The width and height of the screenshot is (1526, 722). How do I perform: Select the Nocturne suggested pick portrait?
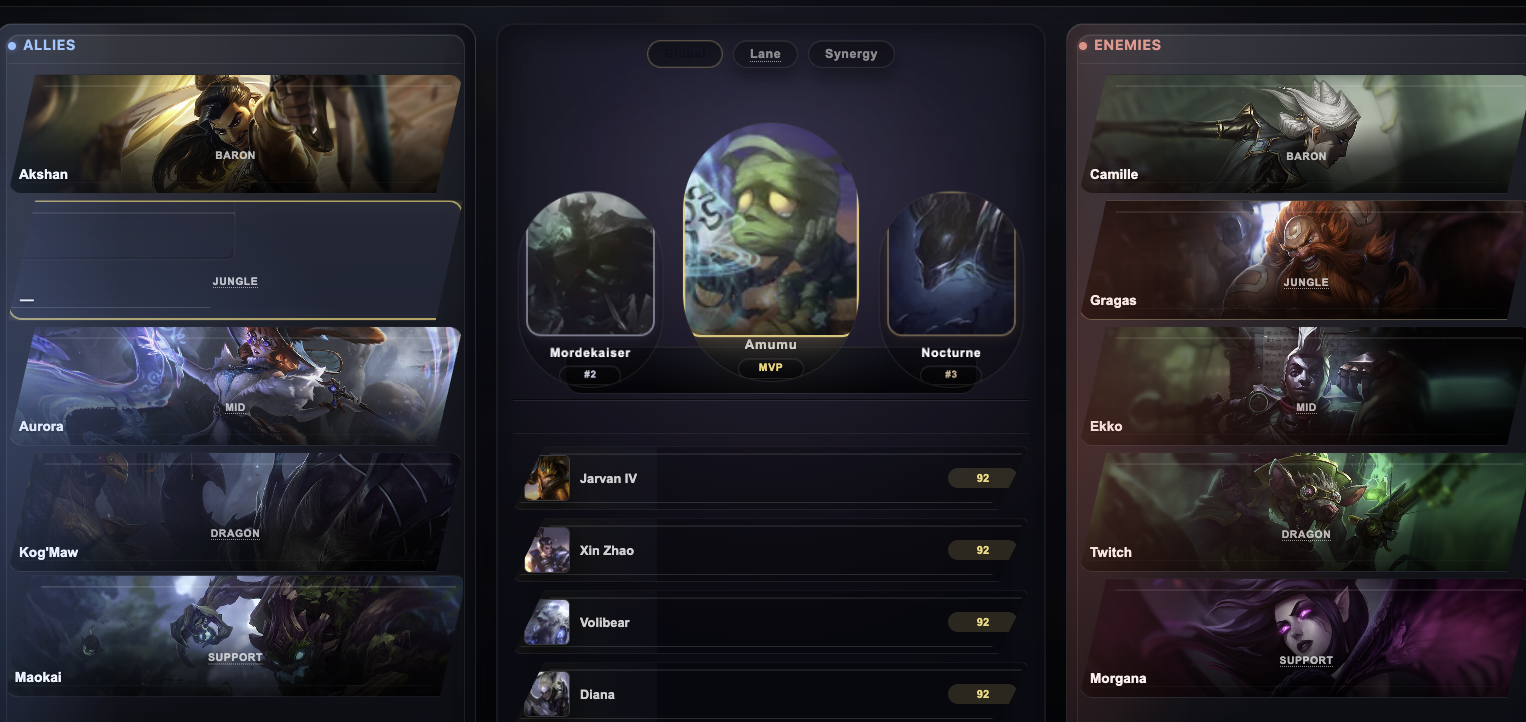pyautogui.click(x=950, y=267)
